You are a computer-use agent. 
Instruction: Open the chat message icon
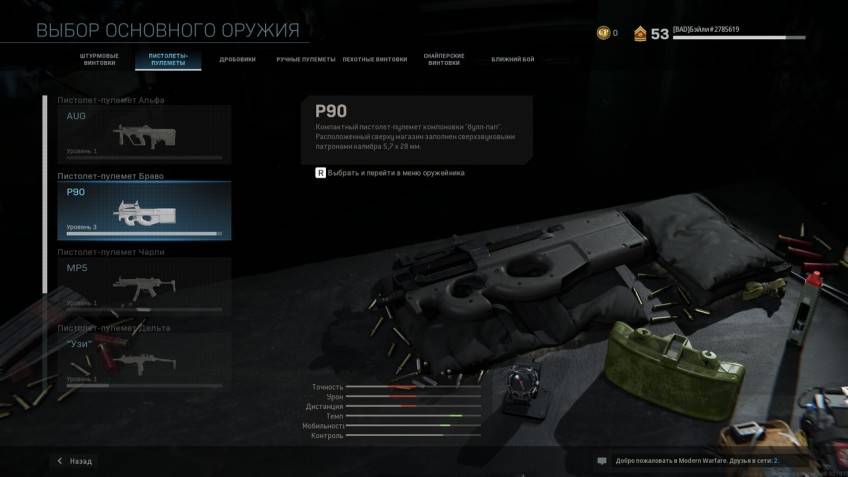tap(602, 461)
